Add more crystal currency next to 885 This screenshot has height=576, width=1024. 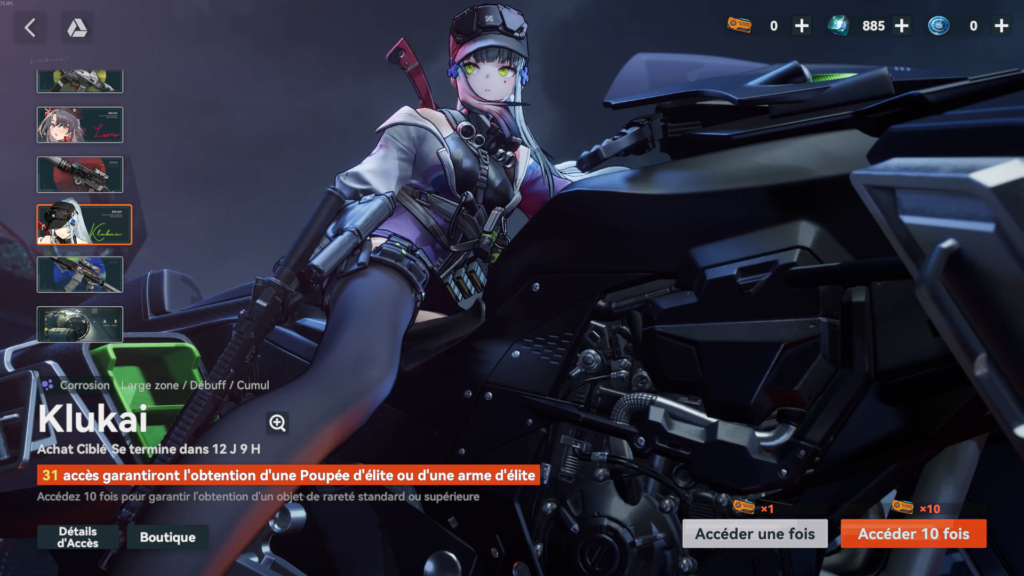point(901,26)
